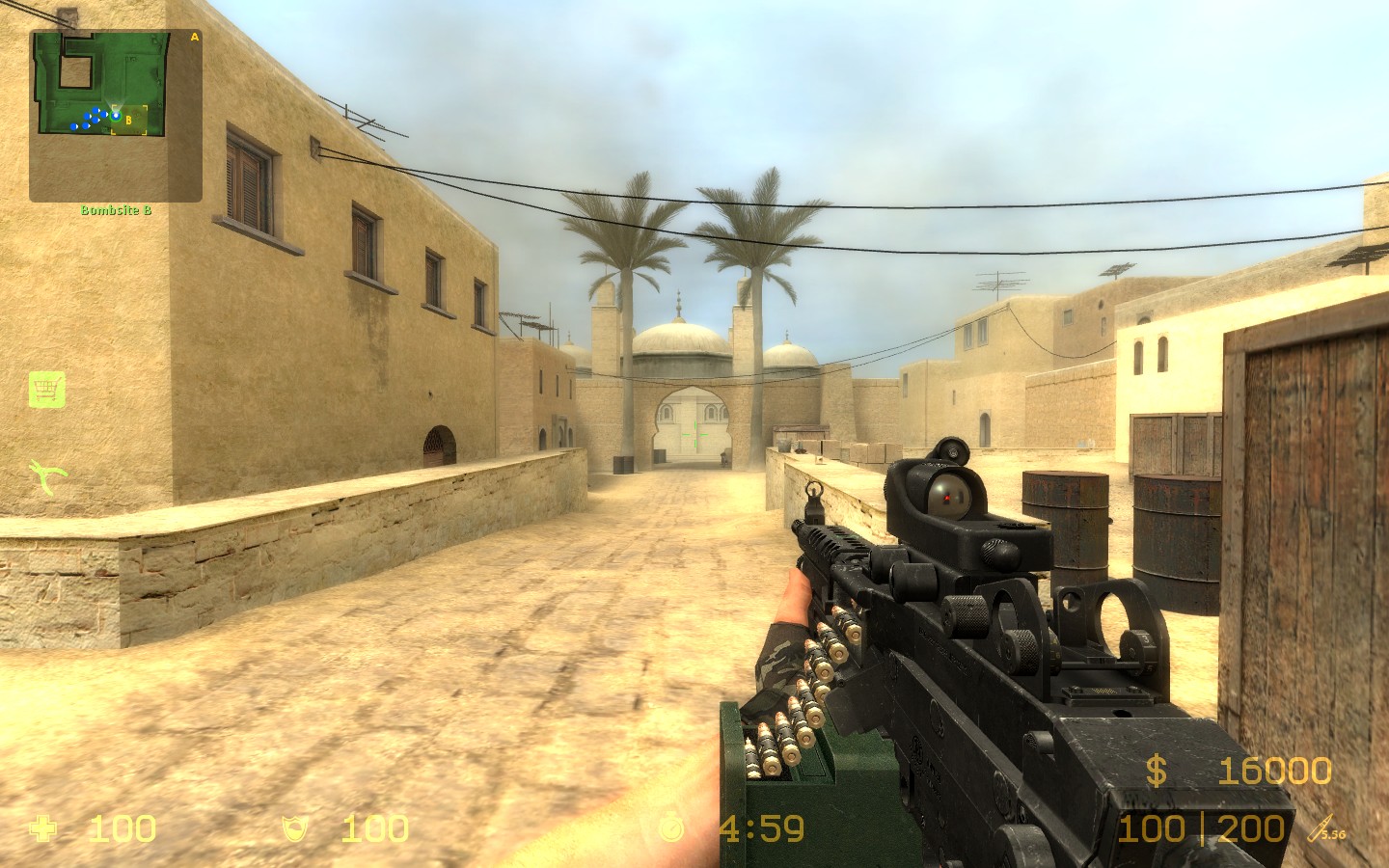1389x868 pixels.
Task: Click the health value 100
Action: (x=122, y=827)
